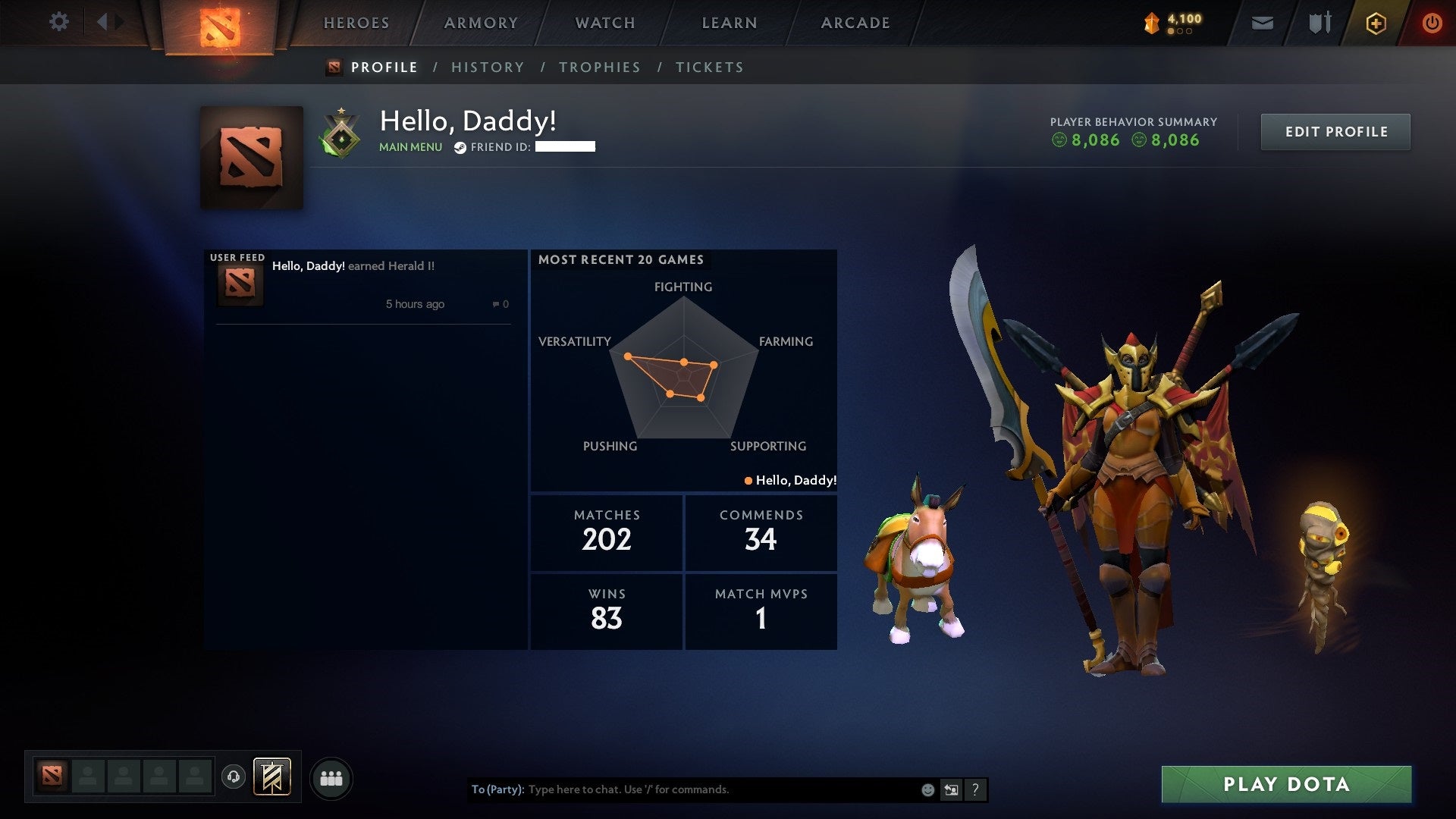Click the EDIT PROFILE button

pos(1335,131)
